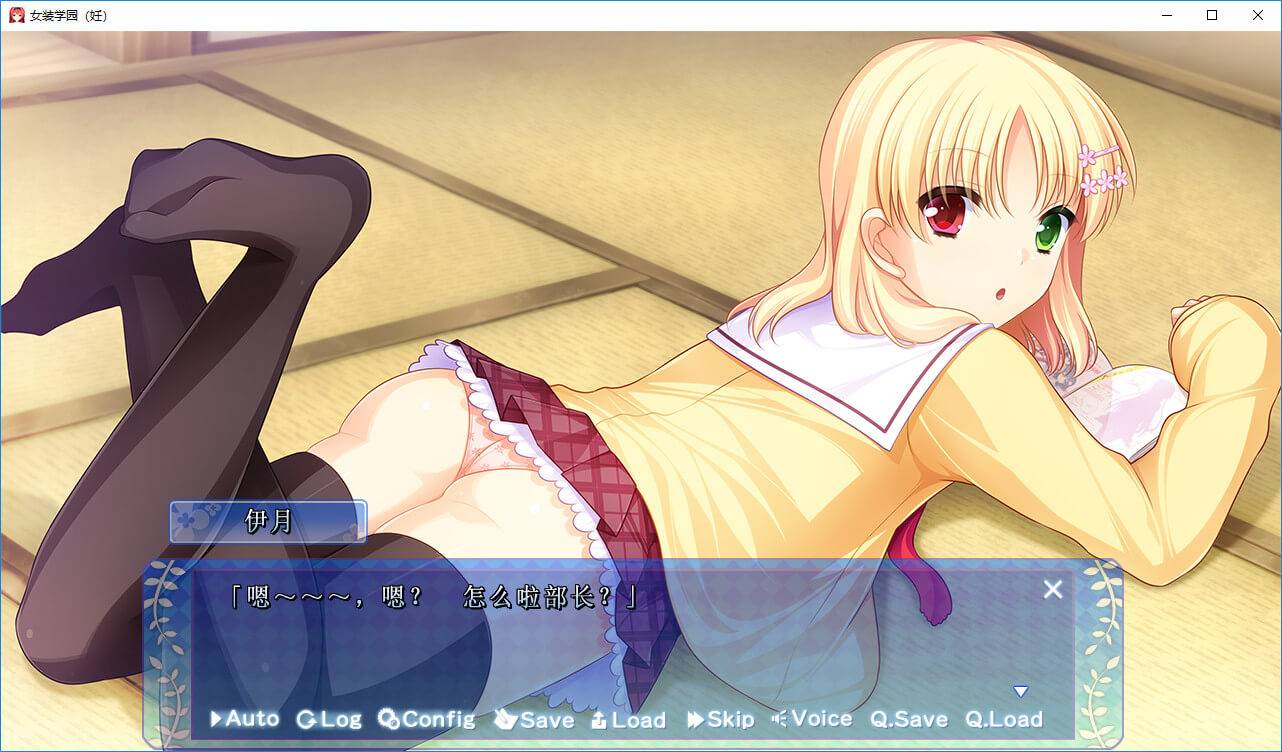Viewport: 1282px width, 752px height.
Task: Replay the Voice line
Action: tap(812, 719)
